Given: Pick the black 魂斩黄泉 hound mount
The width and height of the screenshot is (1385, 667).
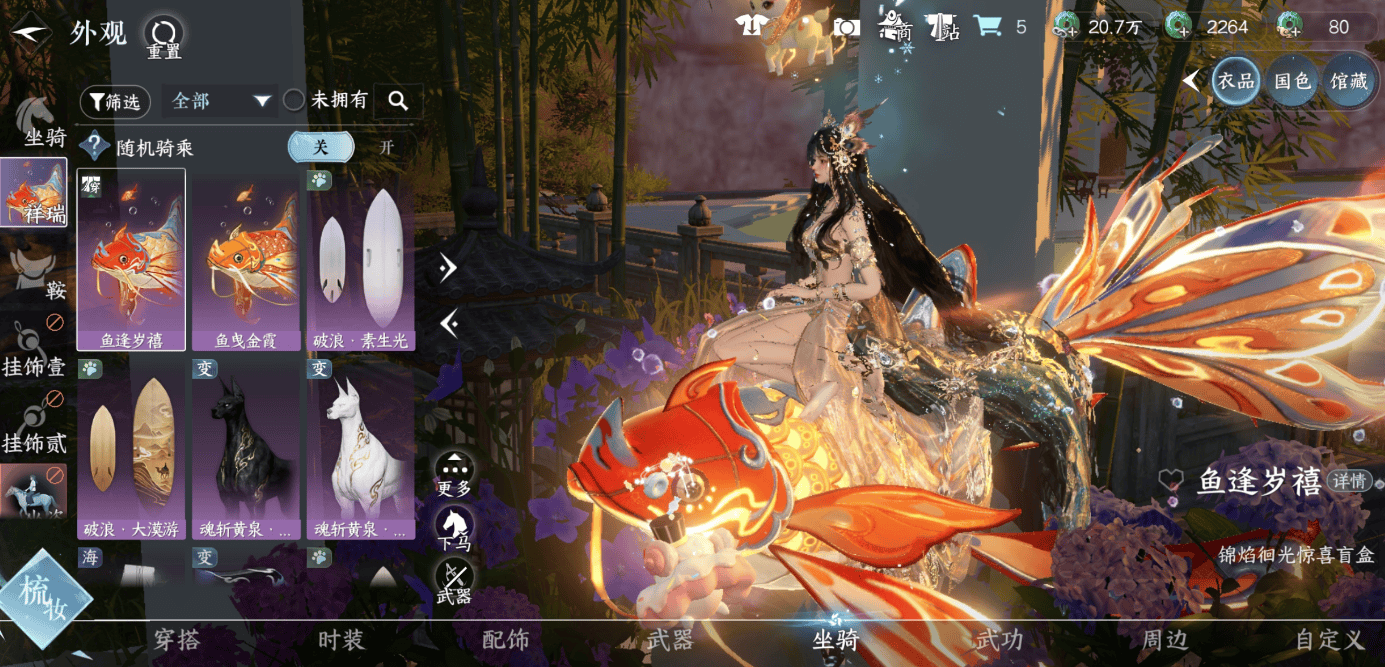Looking at the screenshot, I should (x=246, y=449).
